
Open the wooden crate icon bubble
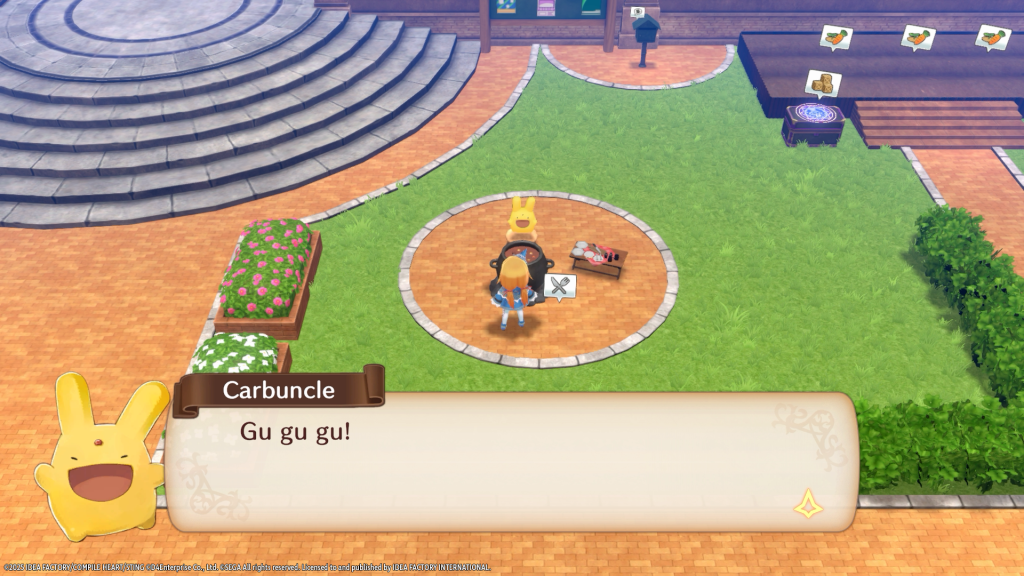coord(823,83)
